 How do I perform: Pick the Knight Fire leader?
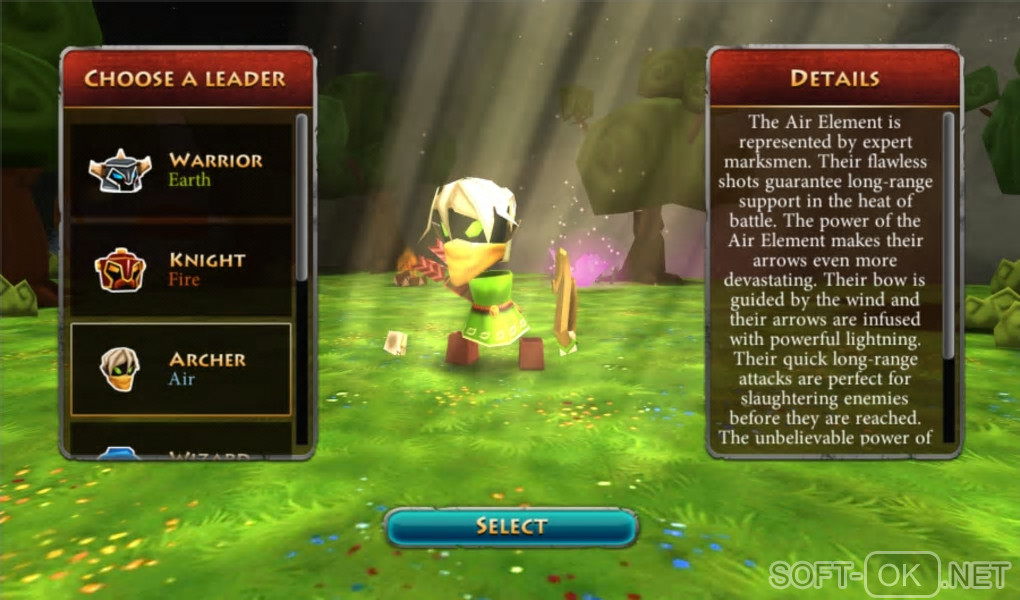(x=181, y=269)
